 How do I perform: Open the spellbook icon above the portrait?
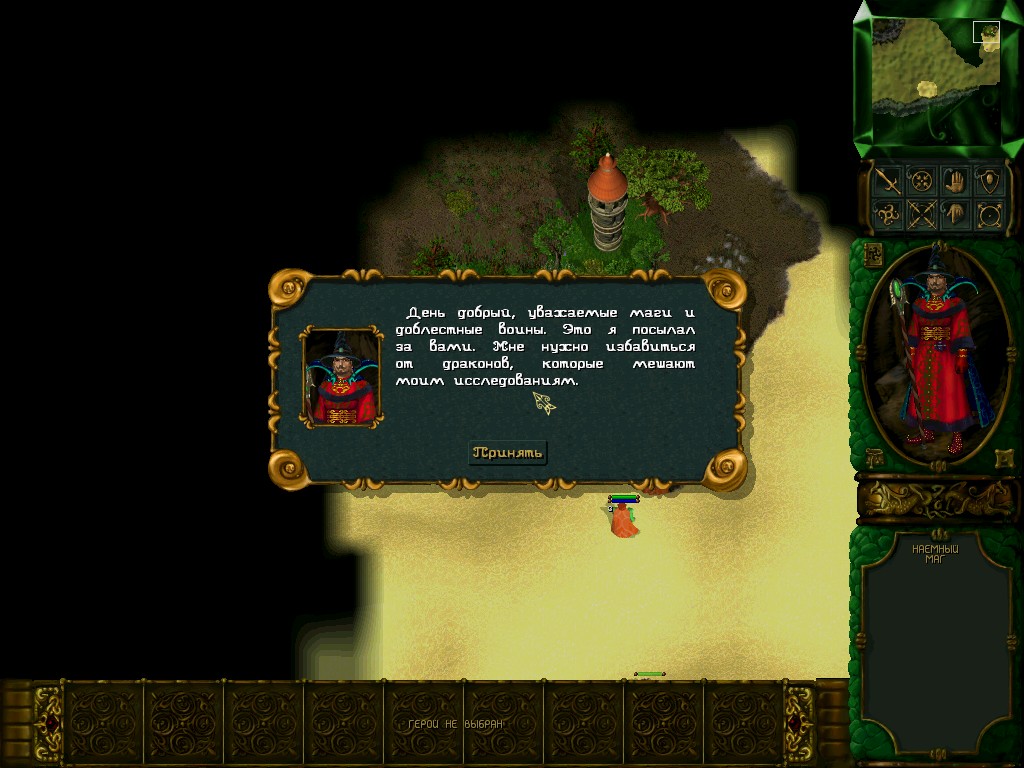tap(871, 253)
